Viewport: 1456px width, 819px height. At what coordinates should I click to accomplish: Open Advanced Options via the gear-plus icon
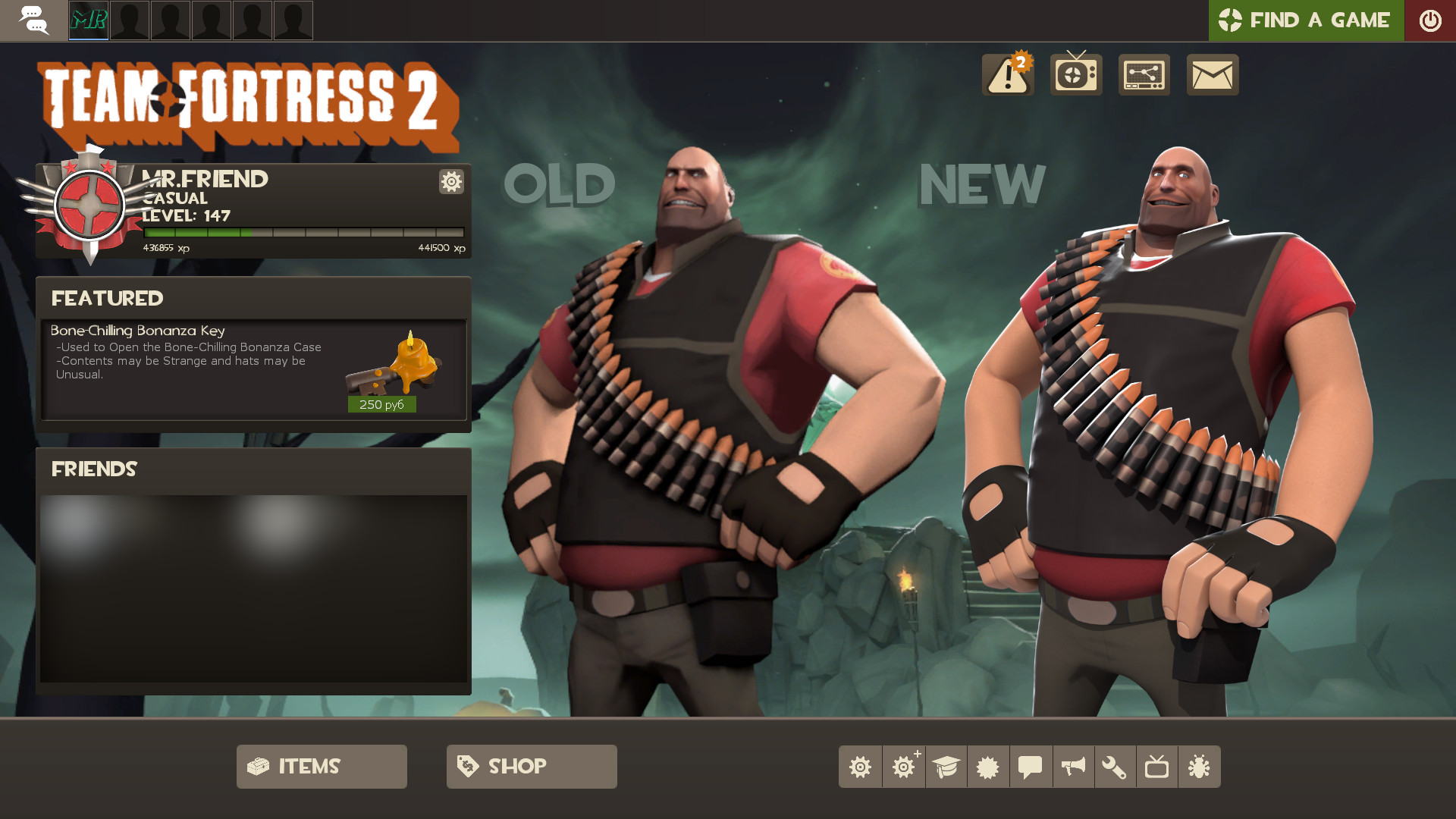click(903, 766)
